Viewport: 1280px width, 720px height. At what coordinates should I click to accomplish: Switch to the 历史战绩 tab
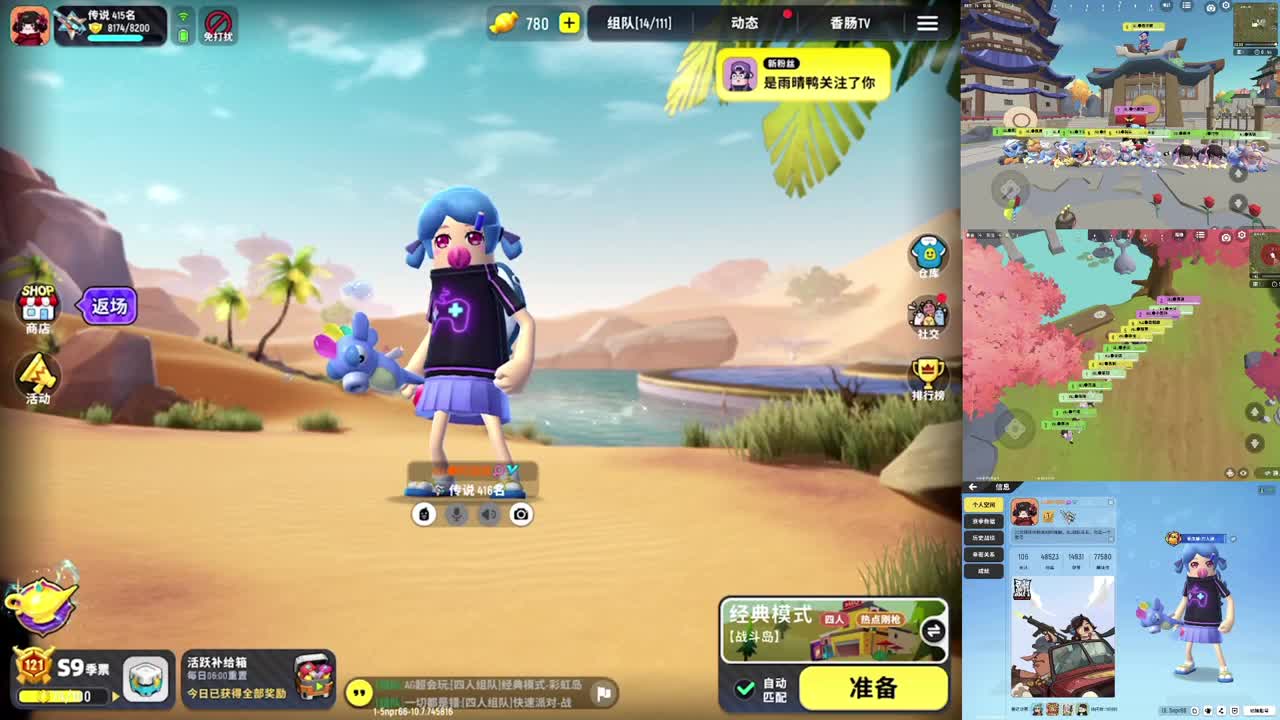985,537
